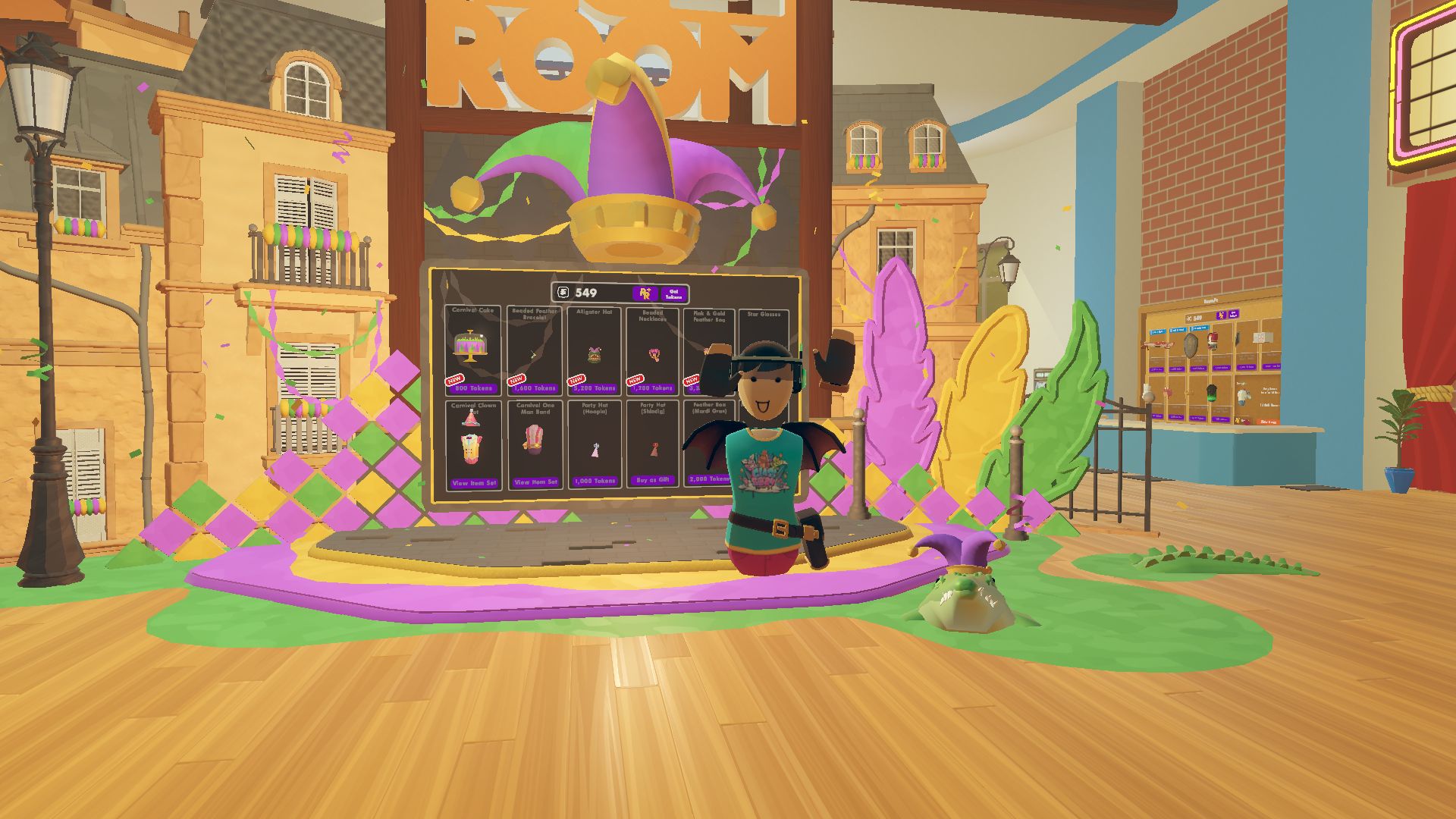The image size is (1456, 819).
Task: Open the Get Tokens button
Action: [x=675, y=294]
